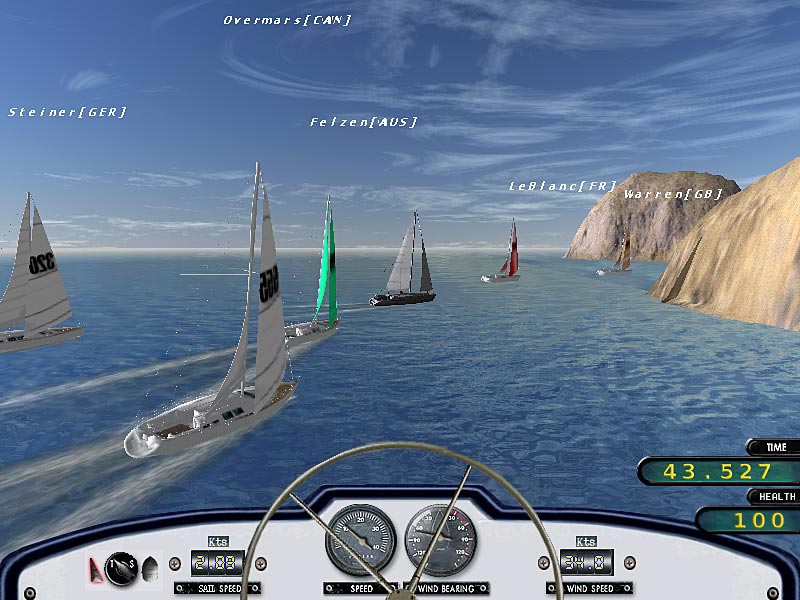Select the red triangular jib sail icon
Image resolution: width=800 pixels, height=600 pixels.
(96, 570)
